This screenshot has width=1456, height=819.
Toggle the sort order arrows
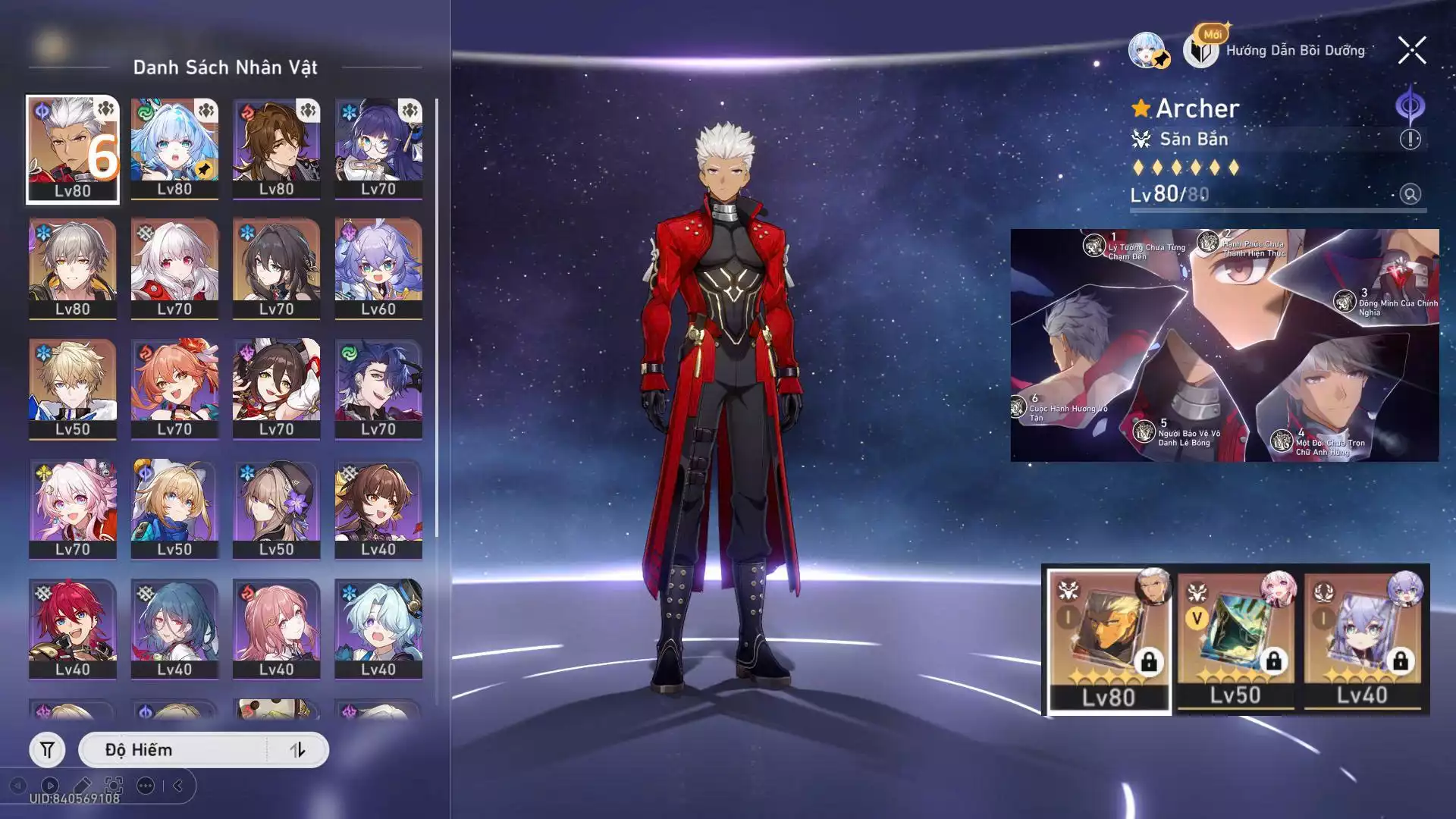[297, 750]
